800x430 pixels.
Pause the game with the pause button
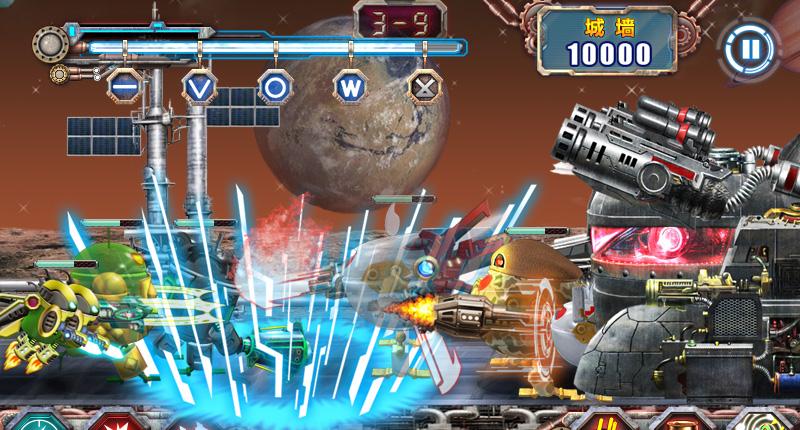click(745, 48)
